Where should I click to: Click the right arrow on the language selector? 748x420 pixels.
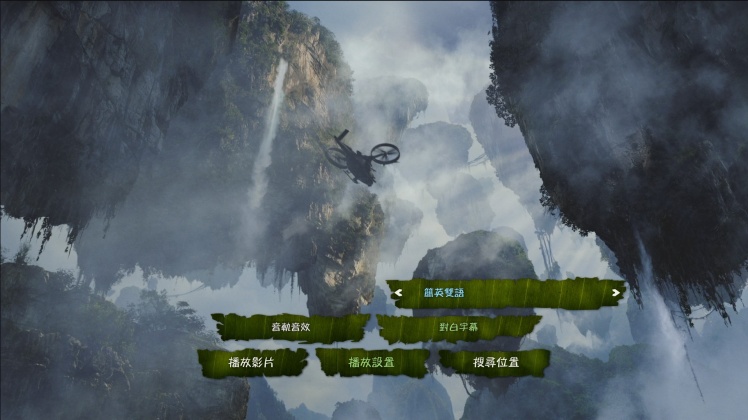pos(614,293)
